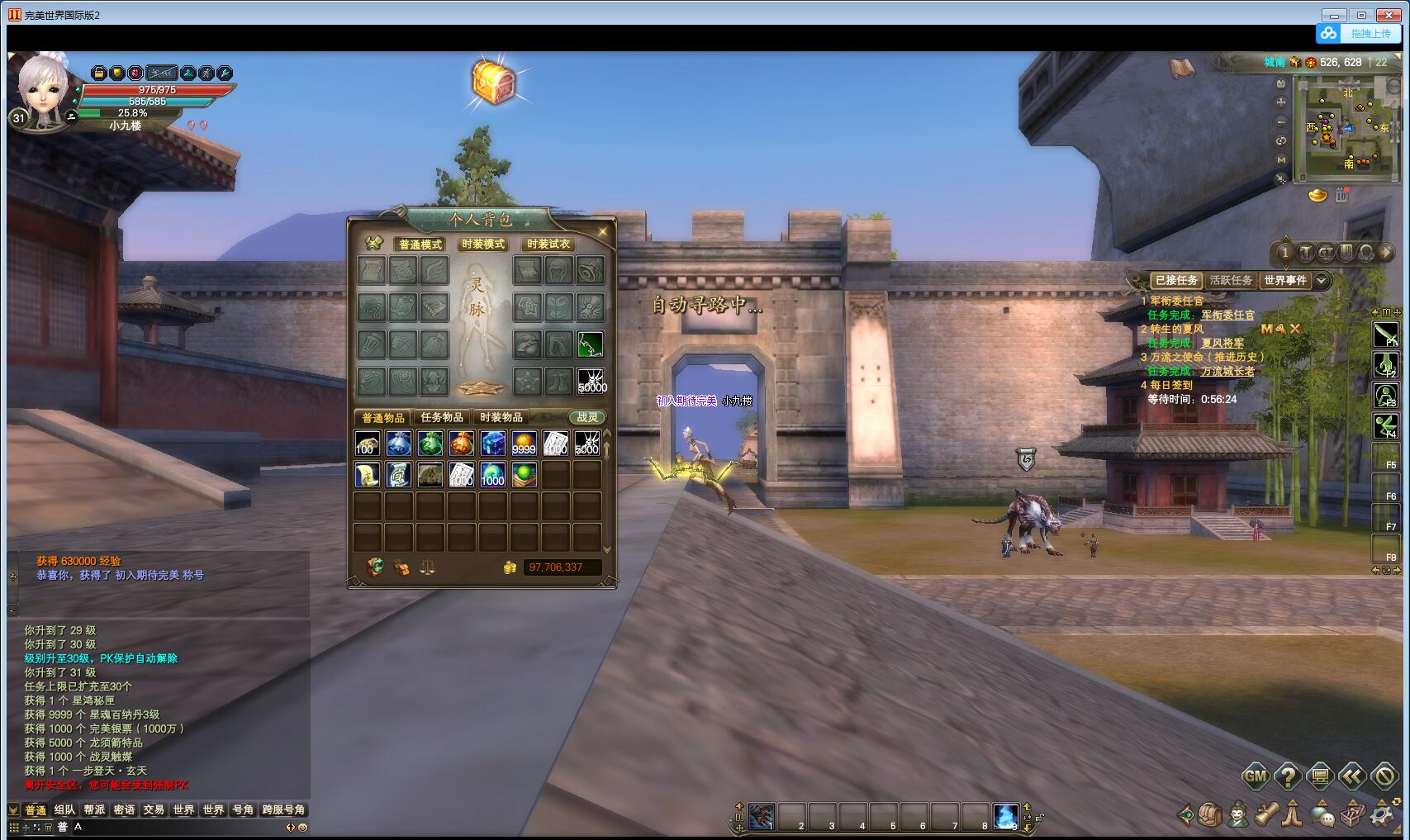Click the question mark help button
This screenshot has width=1410, height=840.
click(1288, 776)
